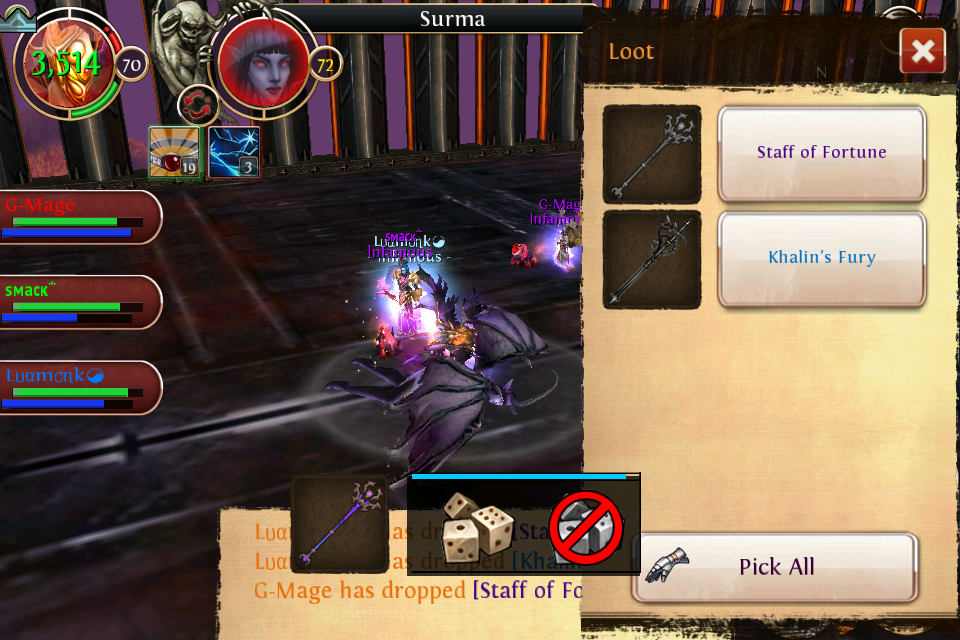Tap the Staff of Fortune item icon
Screen dimensions: 960x640
click(x=651, y=154)
